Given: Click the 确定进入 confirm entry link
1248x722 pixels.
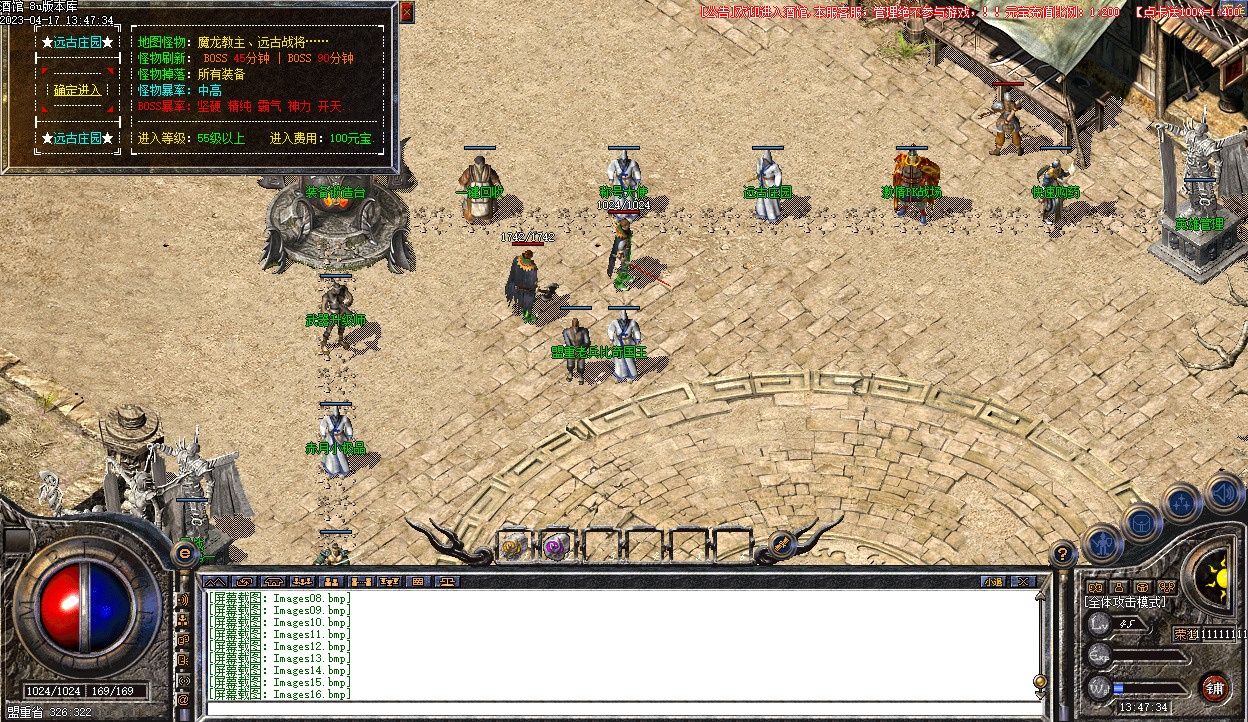Looking at the screenshot, I should click(x=77, y=90).
